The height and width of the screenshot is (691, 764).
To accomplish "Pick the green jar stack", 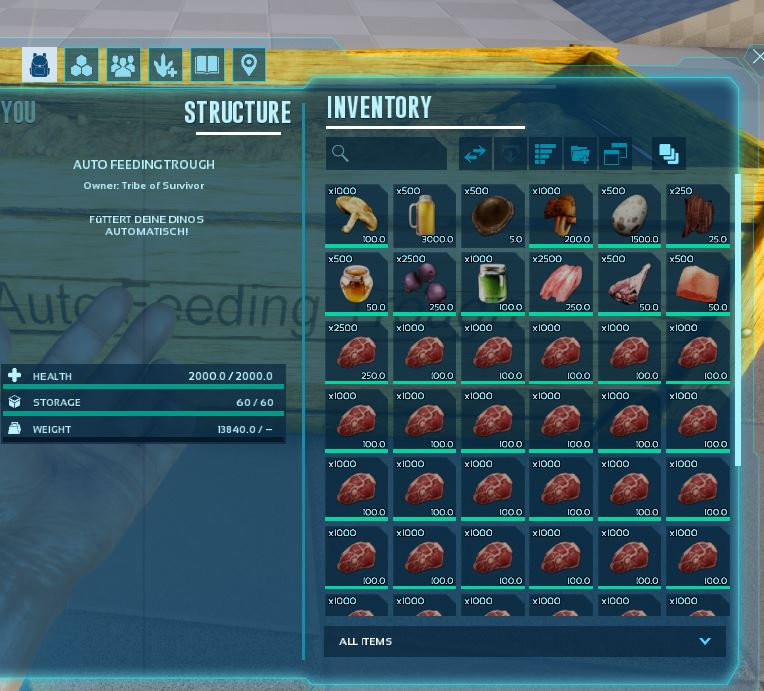I will (492, 284).
